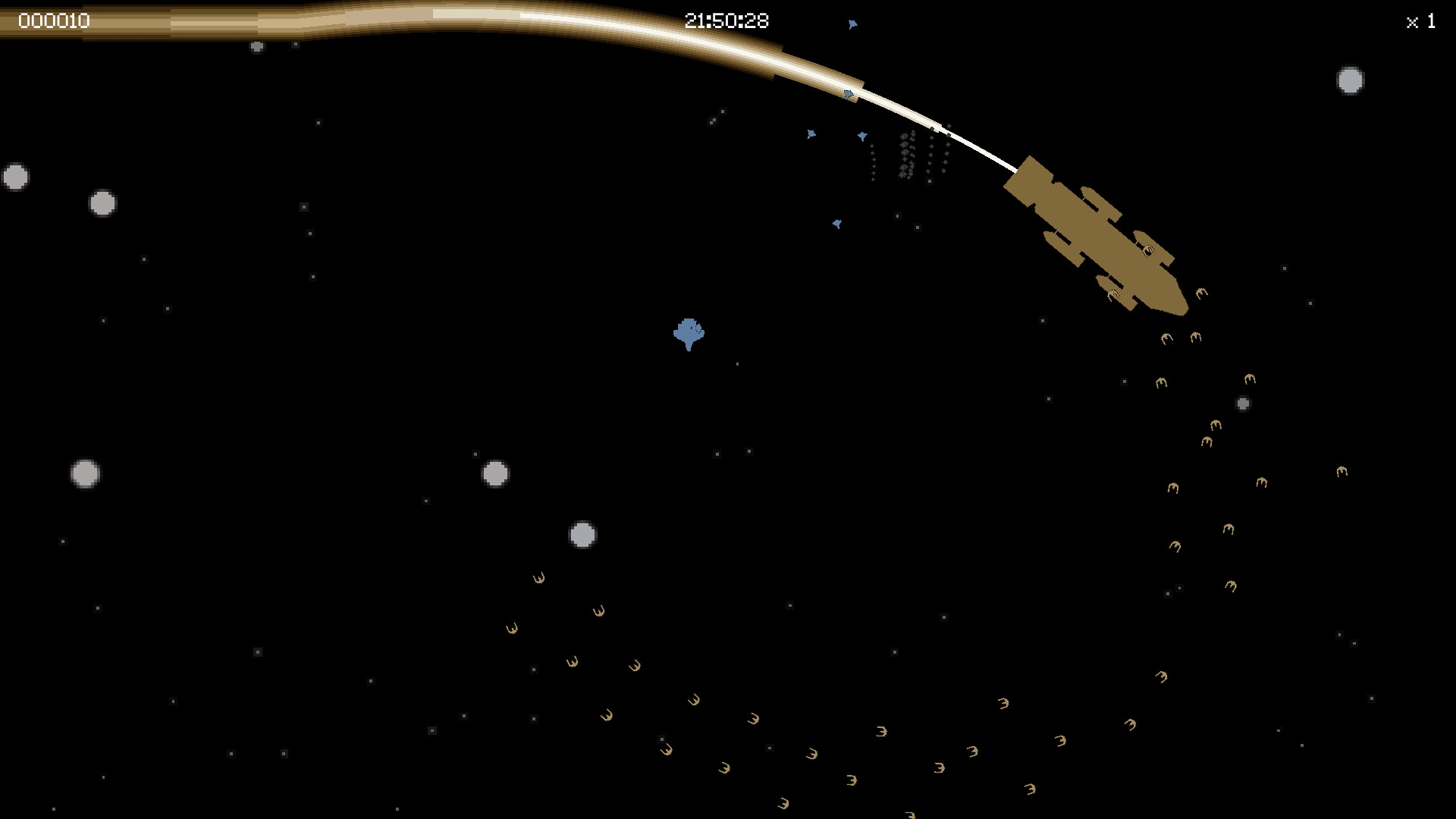1456x819 pixels.
Task: Click the gray asteroid on the left edge
Action: pyautogui.click(x=15, y=174)
